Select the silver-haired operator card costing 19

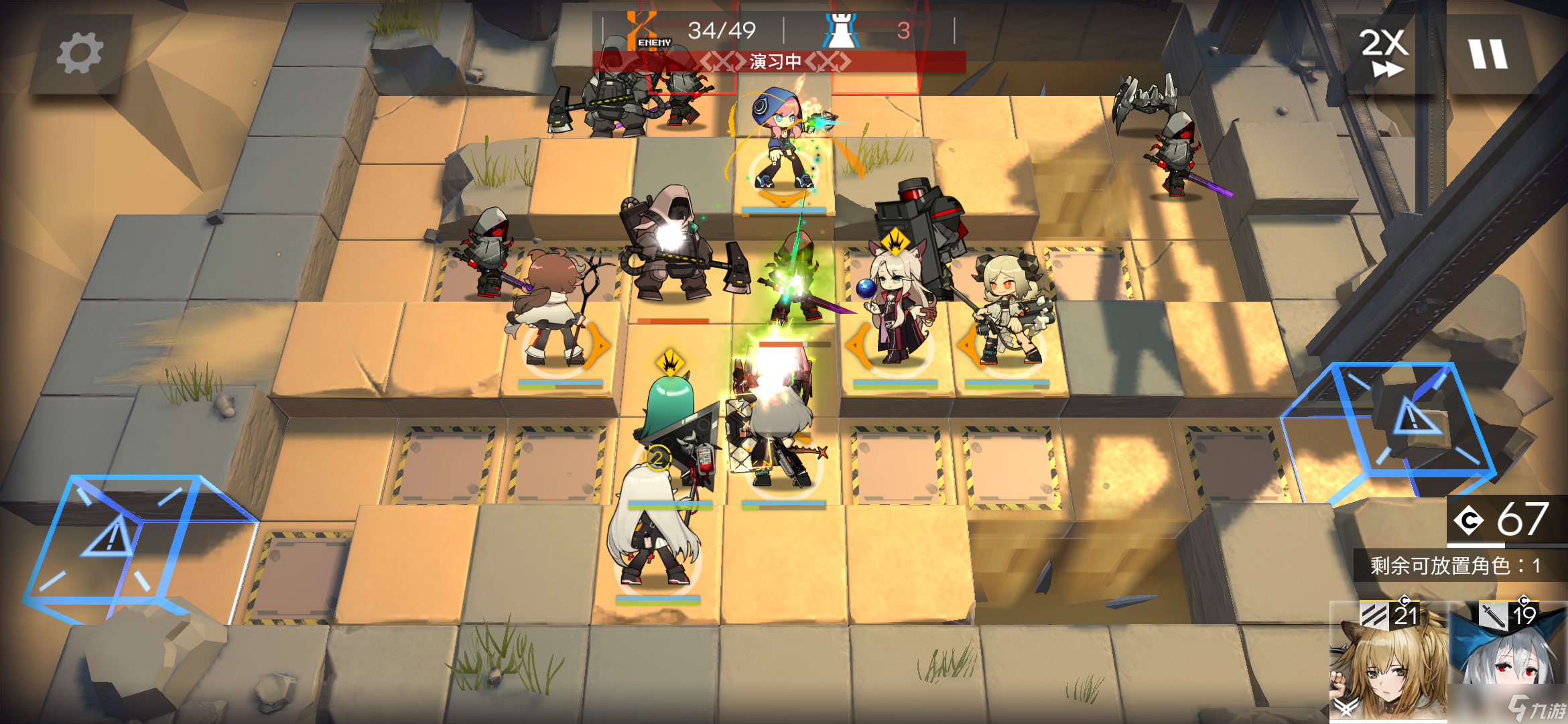1508,660
